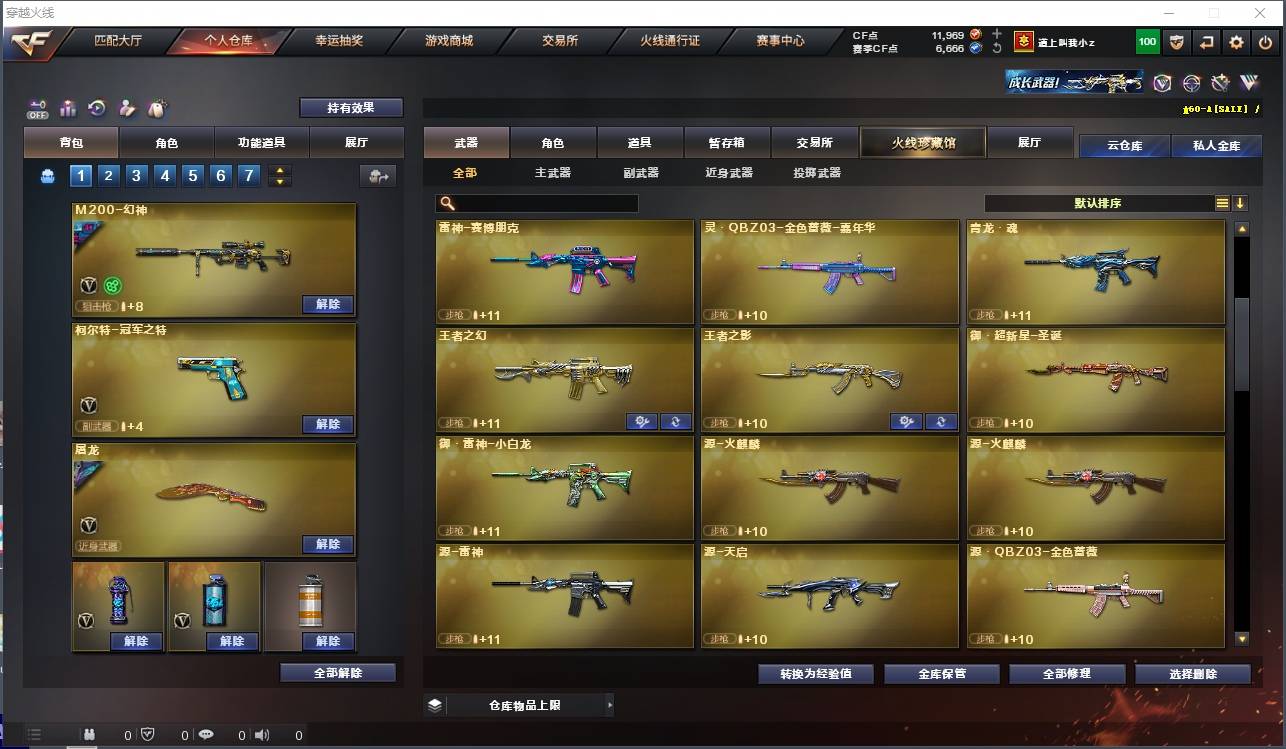Click the bag transfer icon right of page buttons

(378, 174)
